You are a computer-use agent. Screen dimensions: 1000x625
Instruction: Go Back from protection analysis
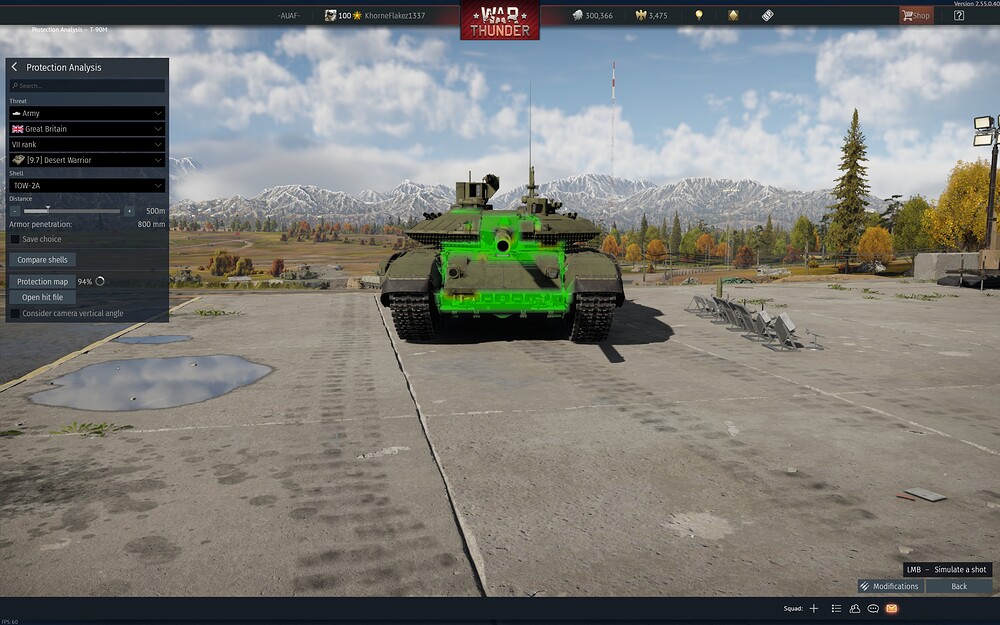pyautogui.click(x=958, y=586)
